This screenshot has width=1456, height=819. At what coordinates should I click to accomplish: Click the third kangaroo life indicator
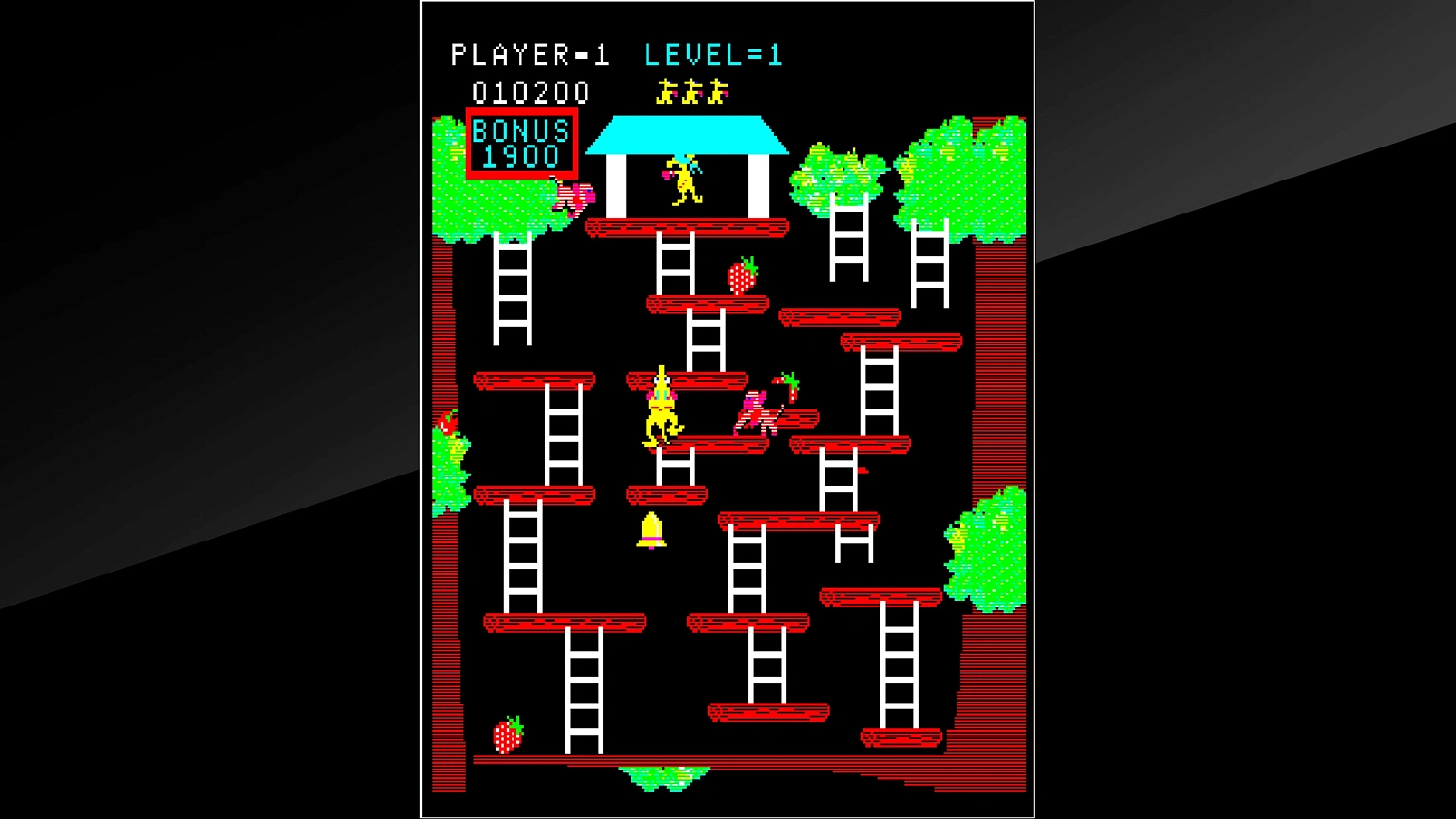coord(718,92)
